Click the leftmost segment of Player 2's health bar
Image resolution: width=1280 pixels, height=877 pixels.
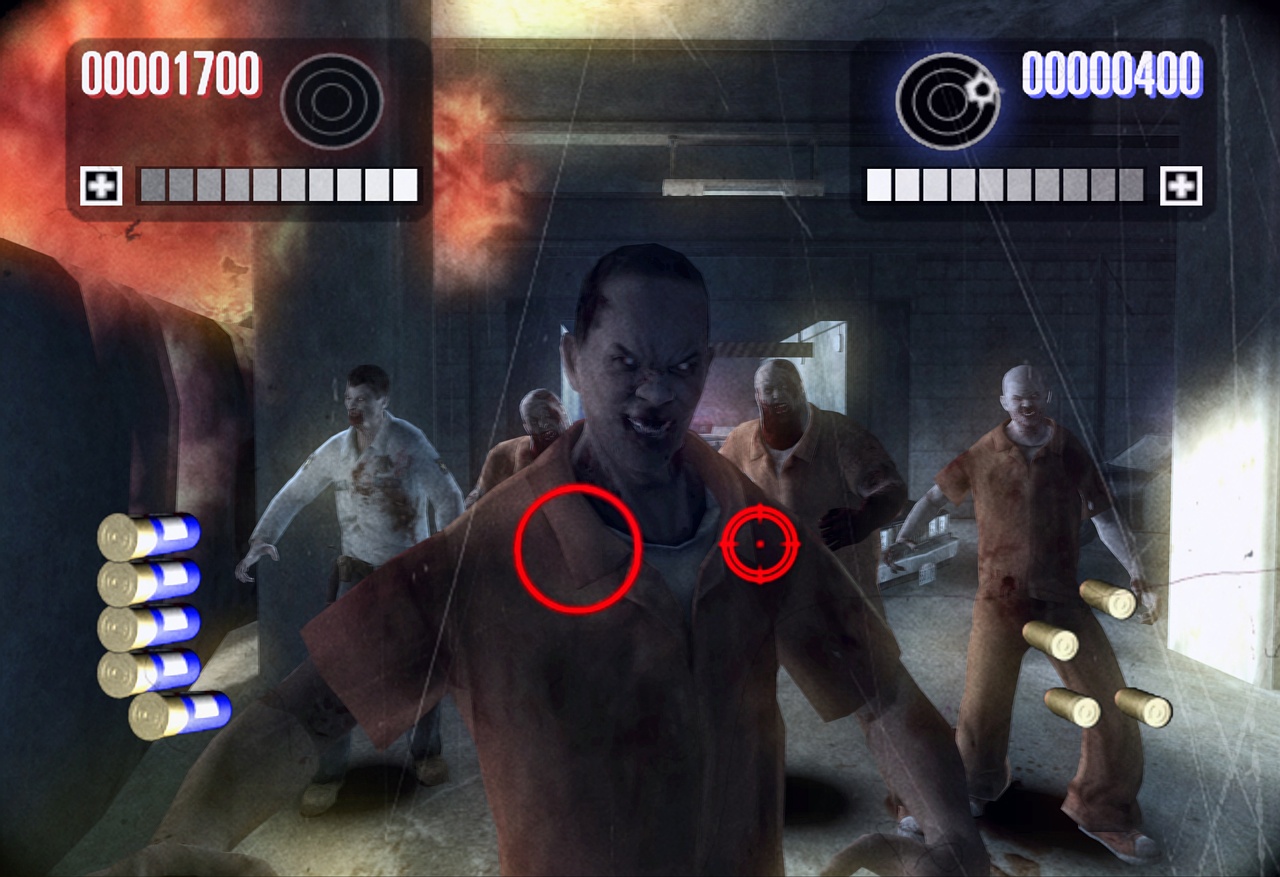[877, 184]
